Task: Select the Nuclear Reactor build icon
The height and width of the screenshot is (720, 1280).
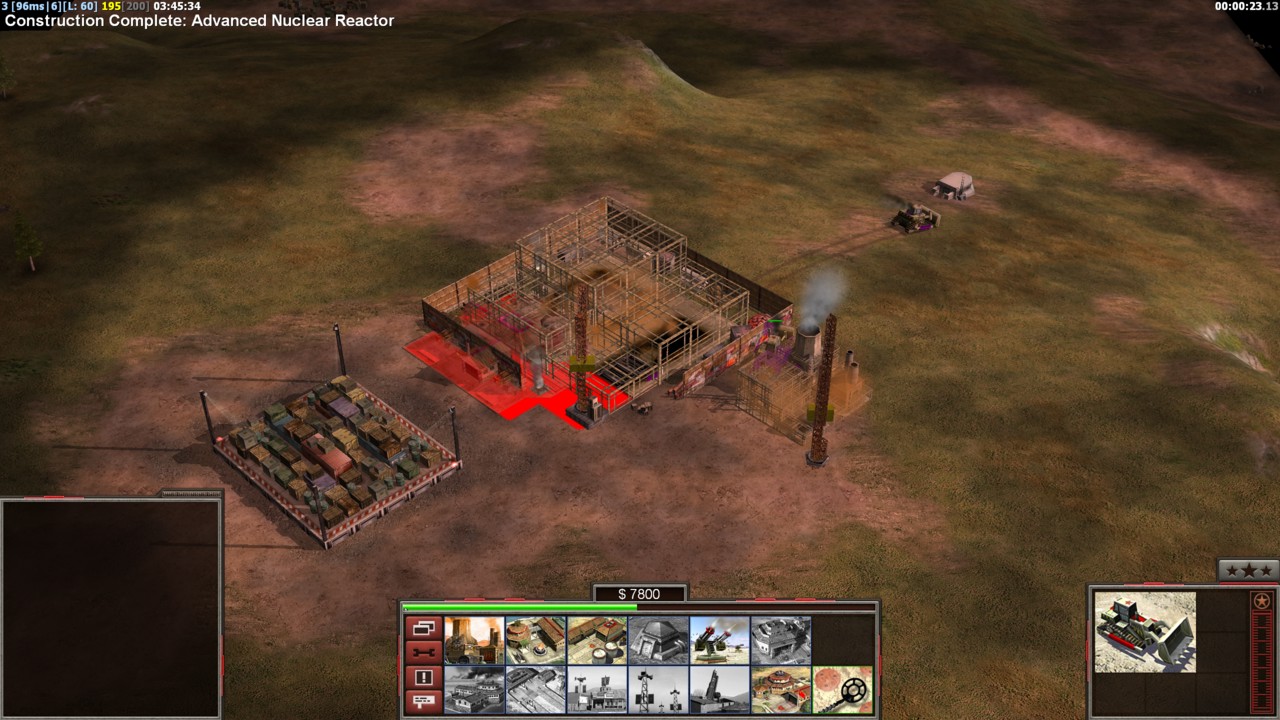Action: [474, 640]
